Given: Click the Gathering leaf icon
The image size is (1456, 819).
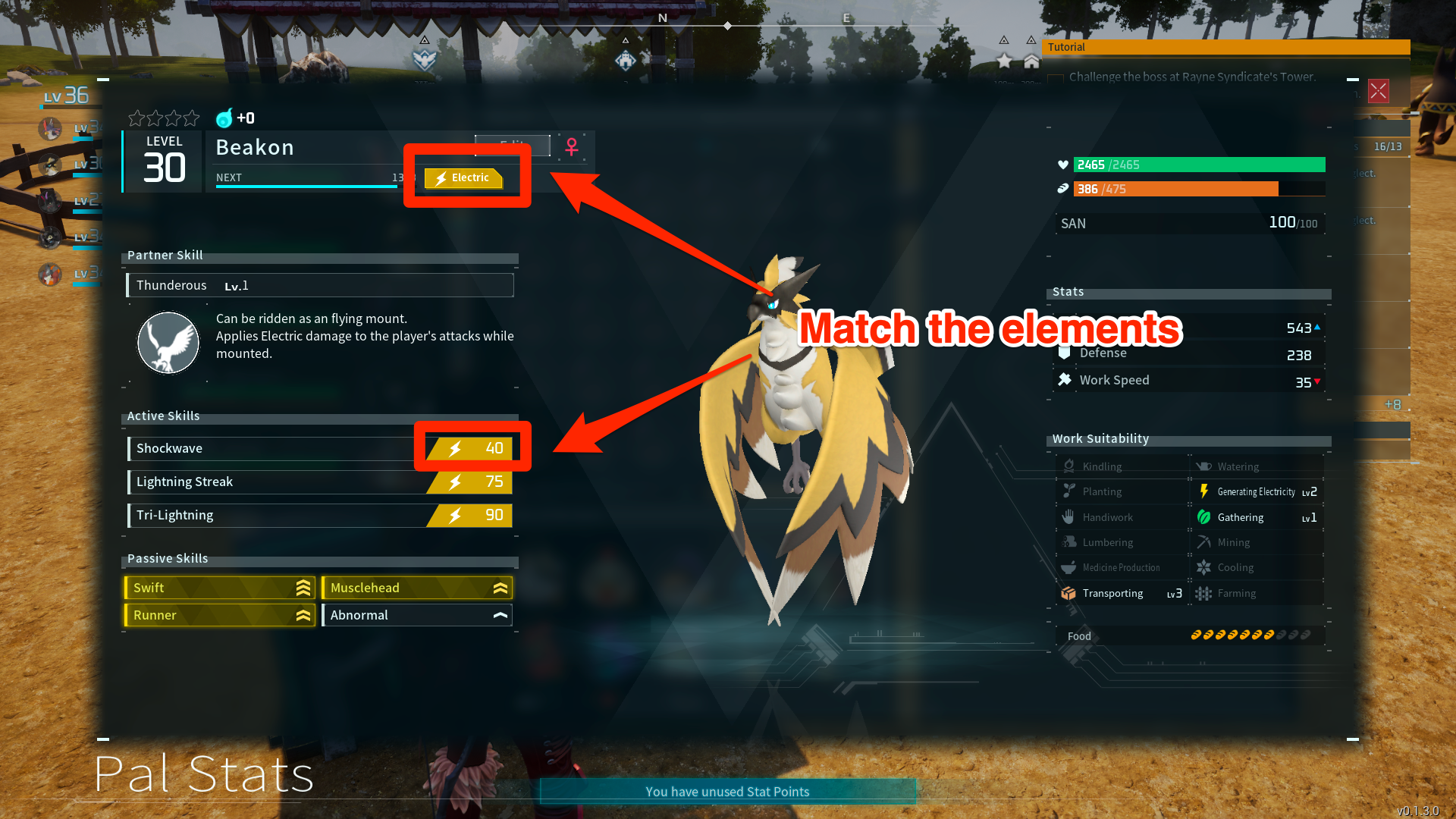Looking at the screenshot, I should click(x=1205, y=517).
